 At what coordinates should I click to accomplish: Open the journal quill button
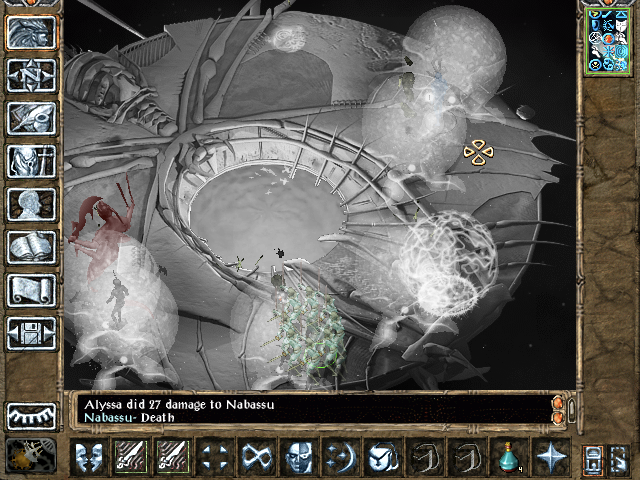tap(32, 118)
